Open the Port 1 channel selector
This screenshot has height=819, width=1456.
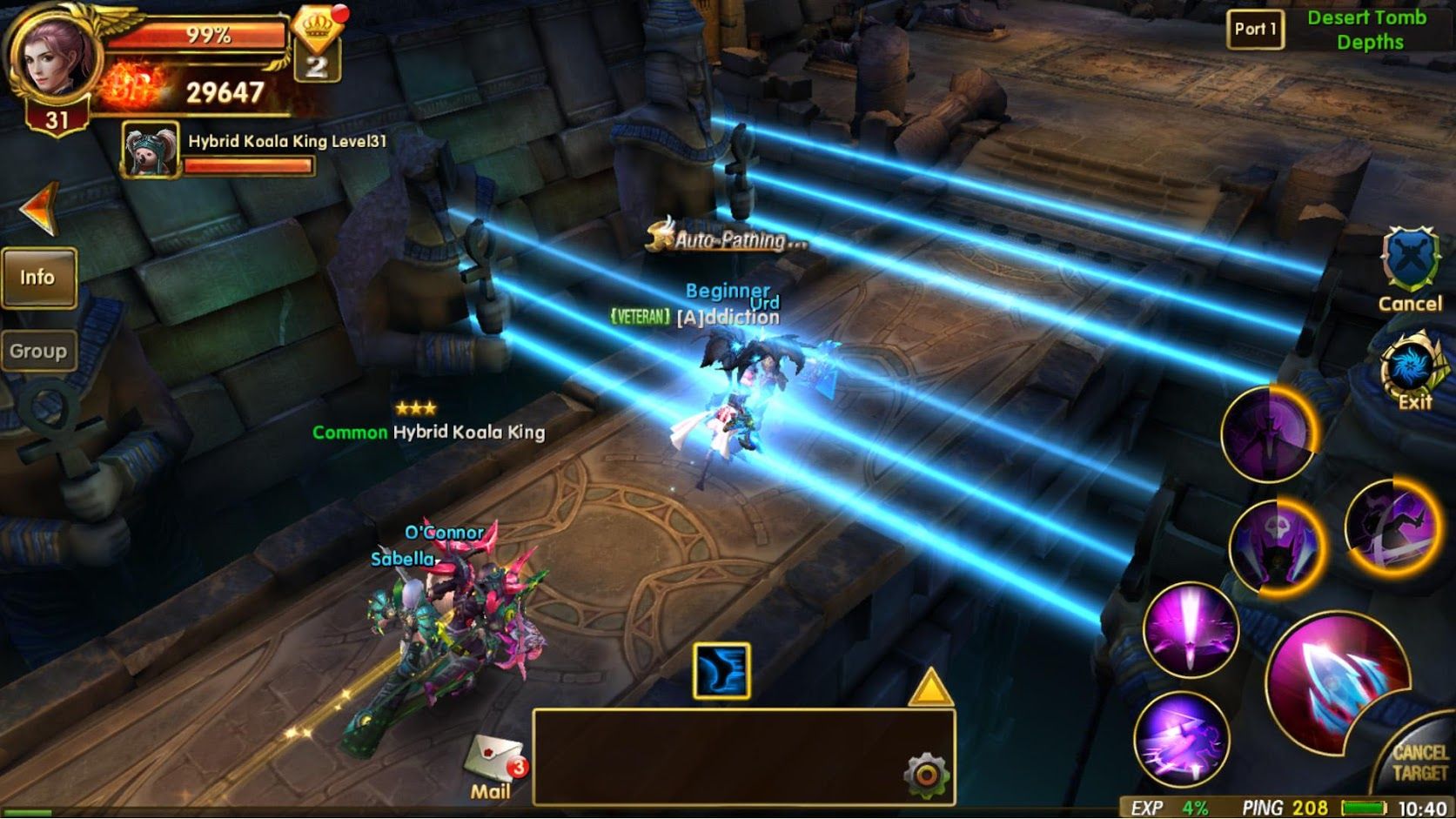1256,28
